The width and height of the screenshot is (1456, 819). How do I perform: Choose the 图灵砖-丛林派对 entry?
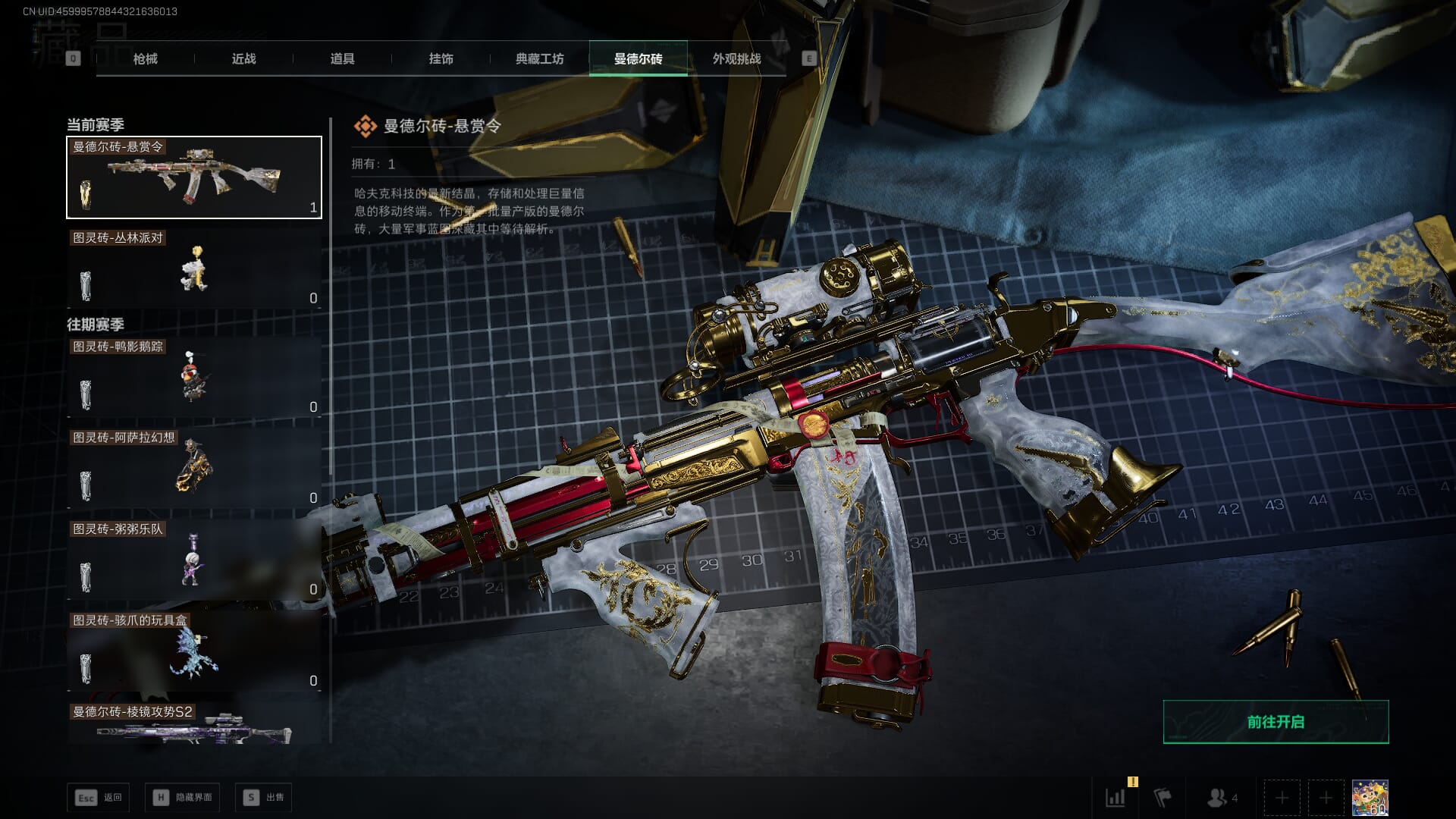[194, 268]
